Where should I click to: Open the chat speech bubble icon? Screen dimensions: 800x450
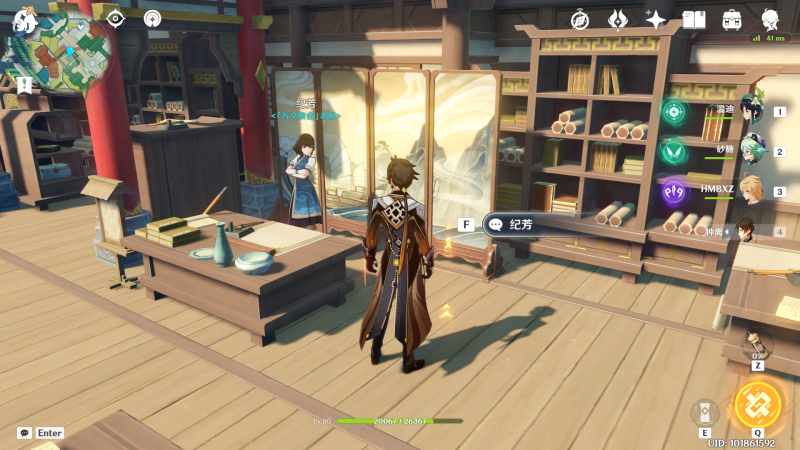point(24,433)
